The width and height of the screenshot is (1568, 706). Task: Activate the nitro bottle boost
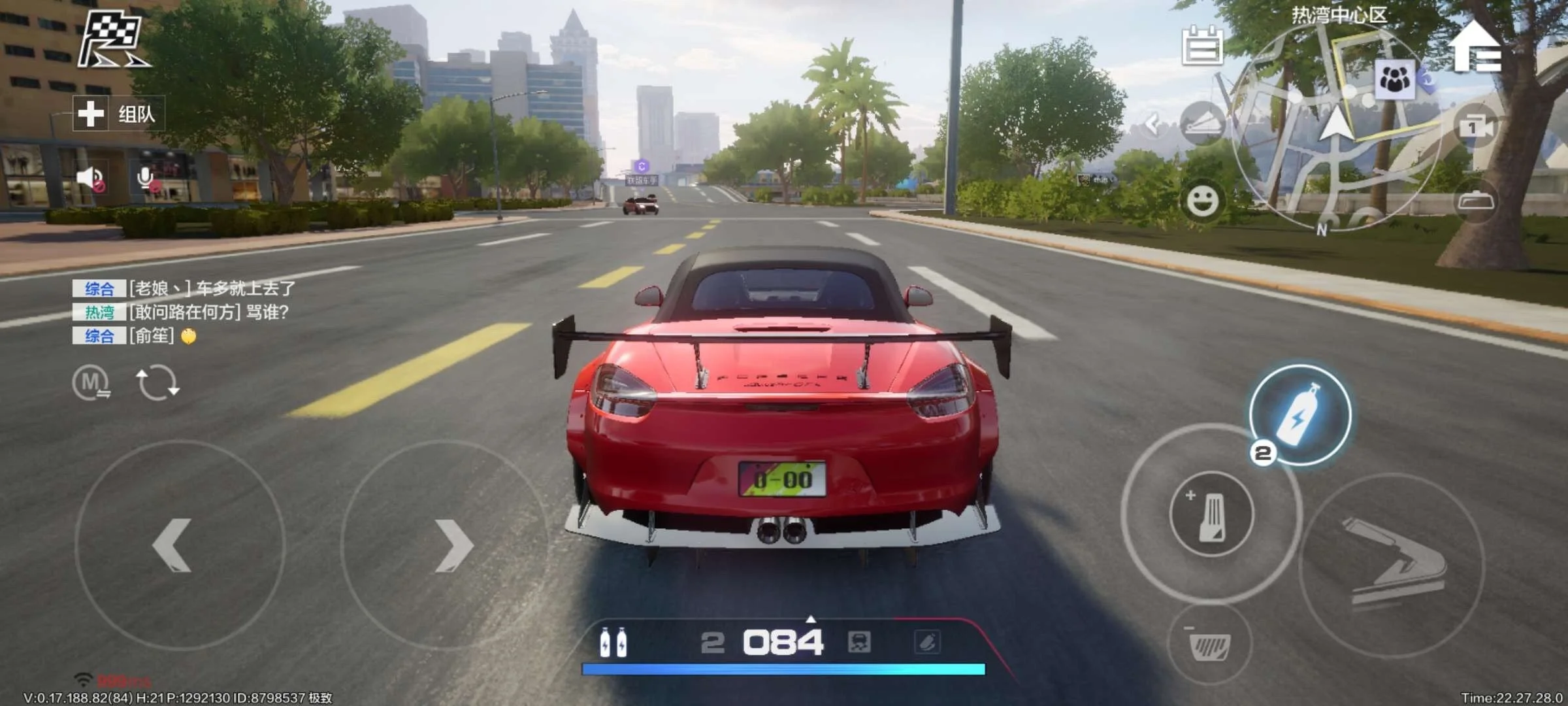(x=1300, y=415)
